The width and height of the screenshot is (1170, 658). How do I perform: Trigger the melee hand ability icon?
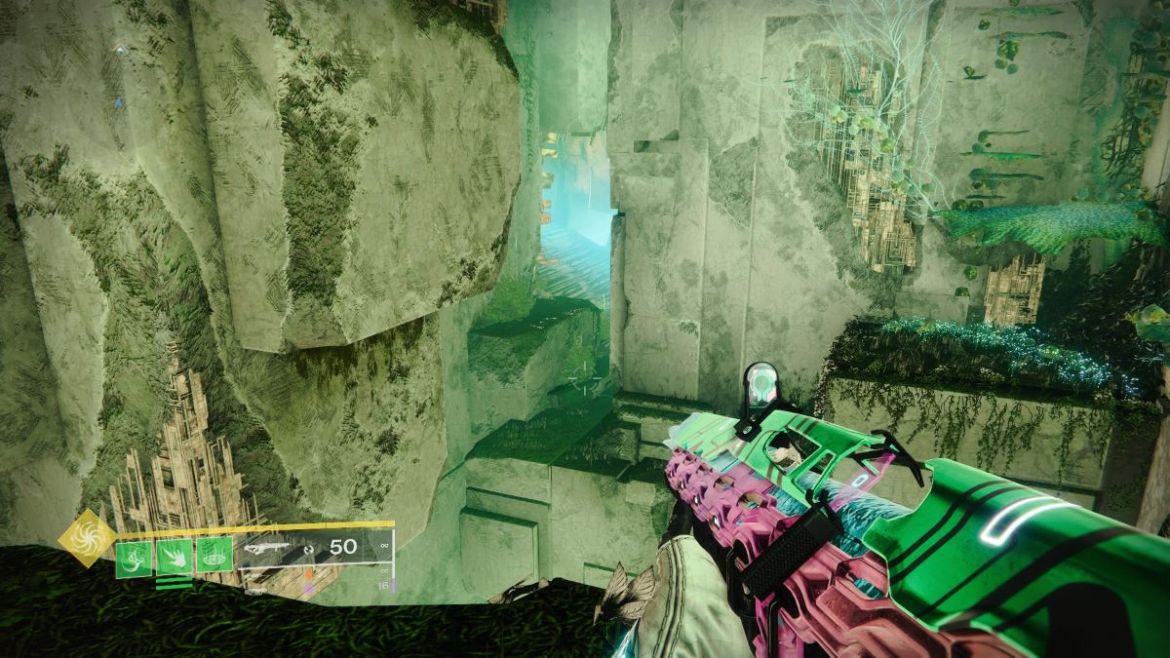pos(173,556)
